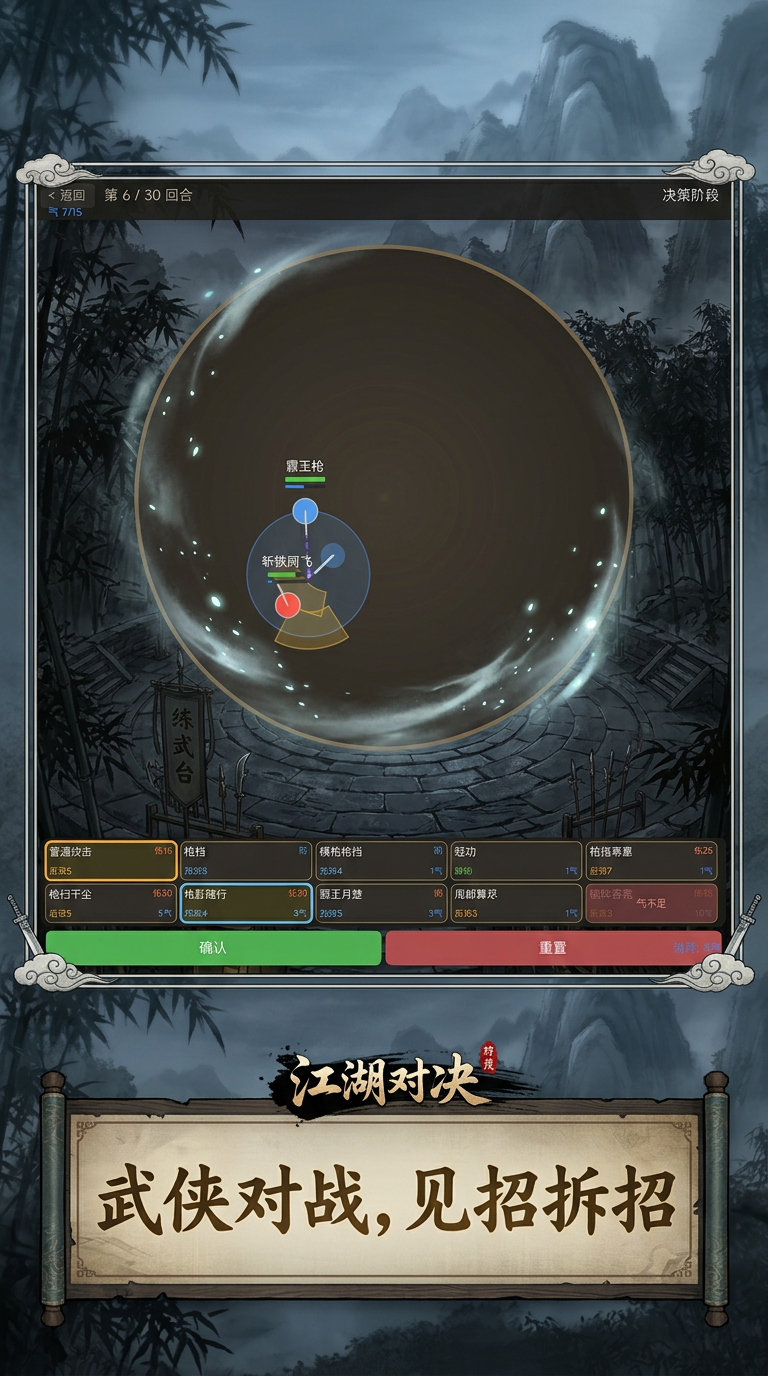Choose the 周郎舞枪 skill card
Image resolution: width=768 pixels, height=1376 pixels.
(516, 903)
